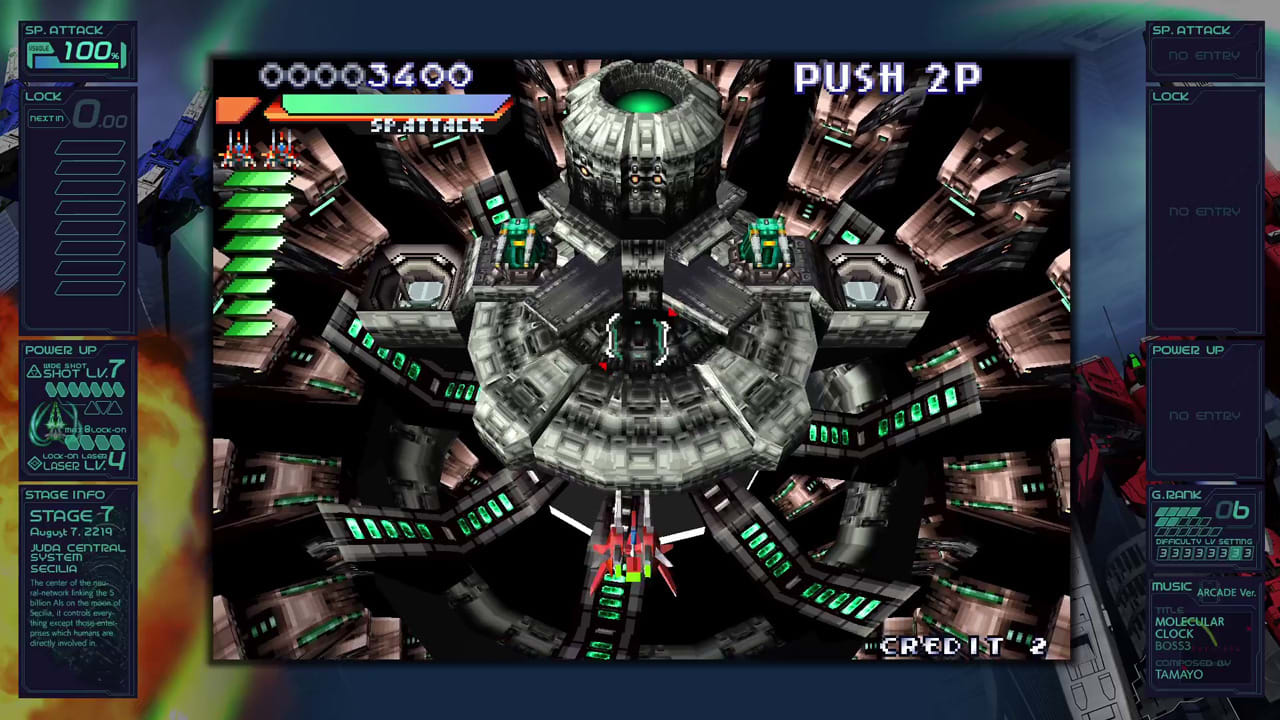
Task: Expand the right POWER UP panel
Action: [1190, 350]
